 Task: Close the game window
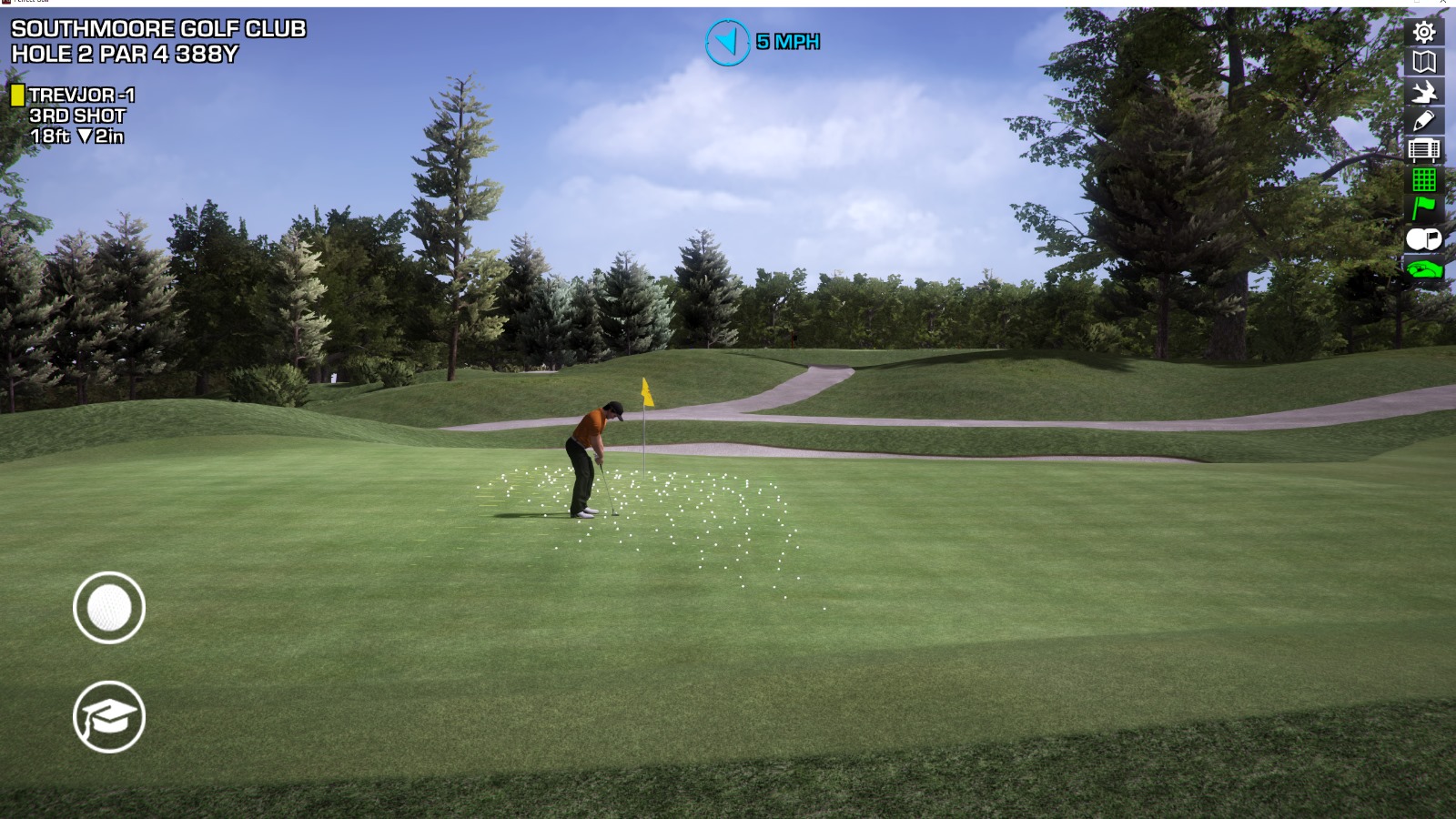click(x=1443, y=3)
